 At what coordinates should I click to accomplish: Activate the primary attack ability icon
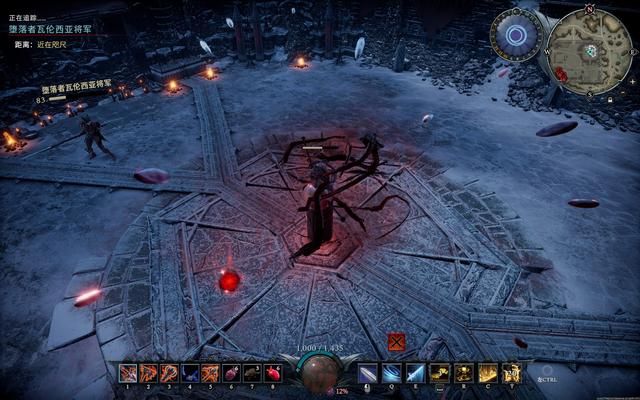368,373
